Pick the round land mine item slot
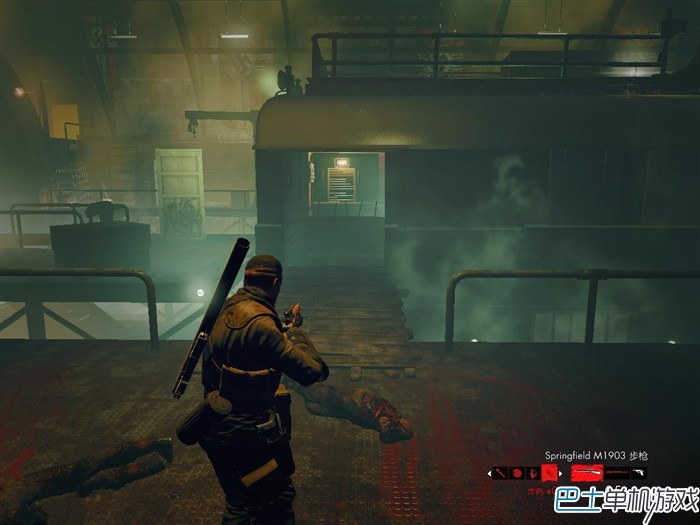 tap(517, 473)
